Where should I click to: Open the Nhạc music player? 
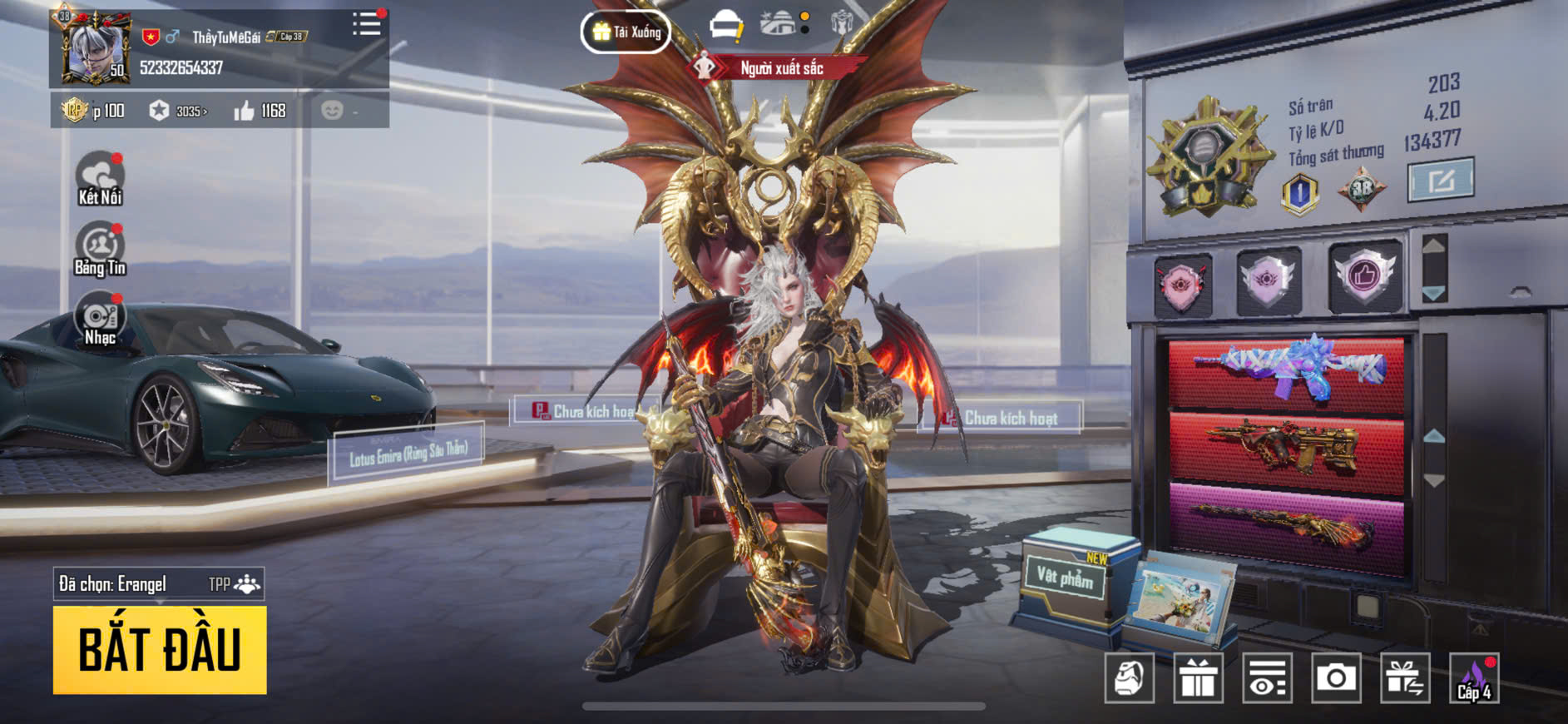[x=100, y=319]
